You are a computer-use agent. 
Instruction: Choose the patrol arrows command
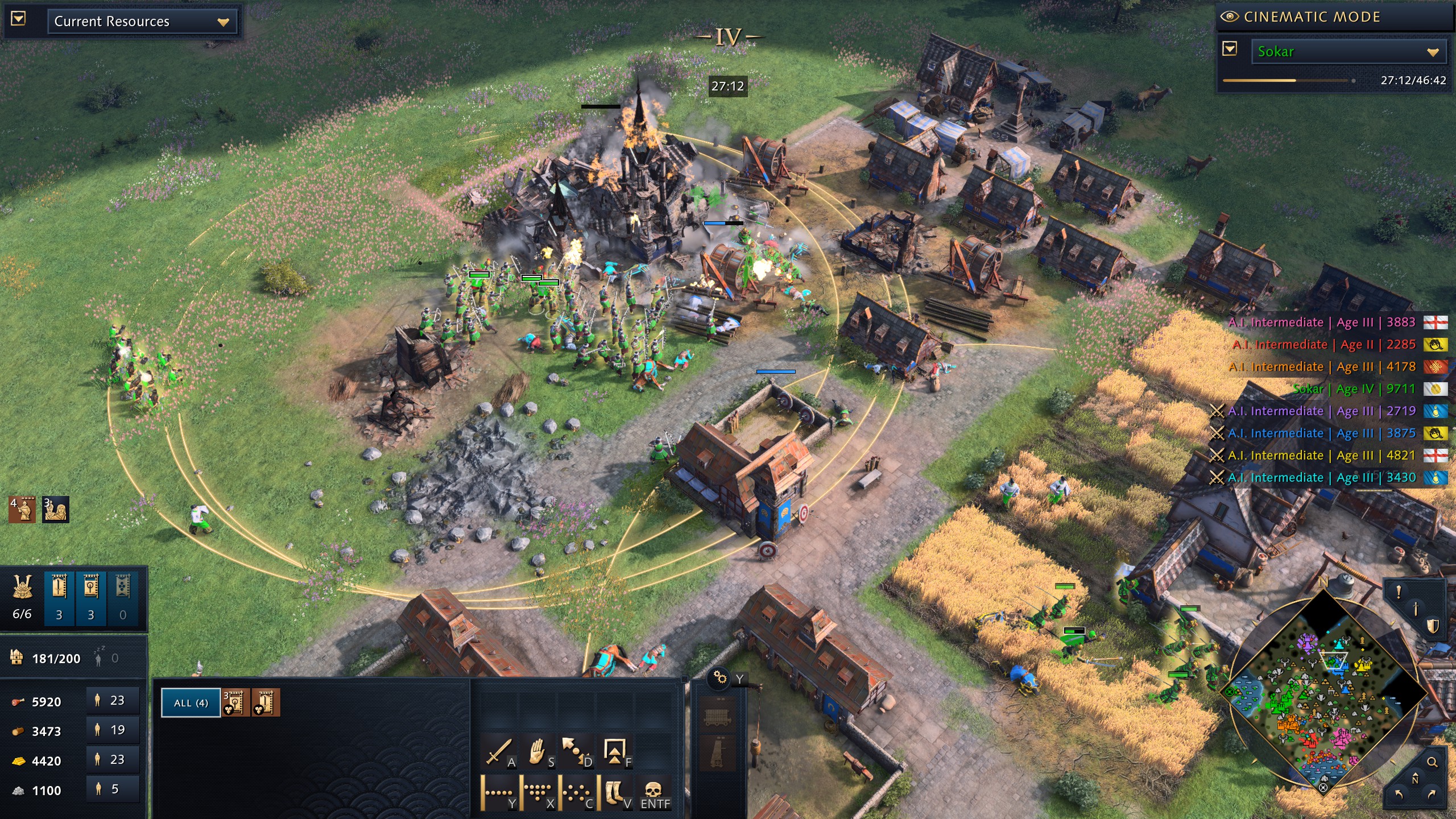coord(576,752)
